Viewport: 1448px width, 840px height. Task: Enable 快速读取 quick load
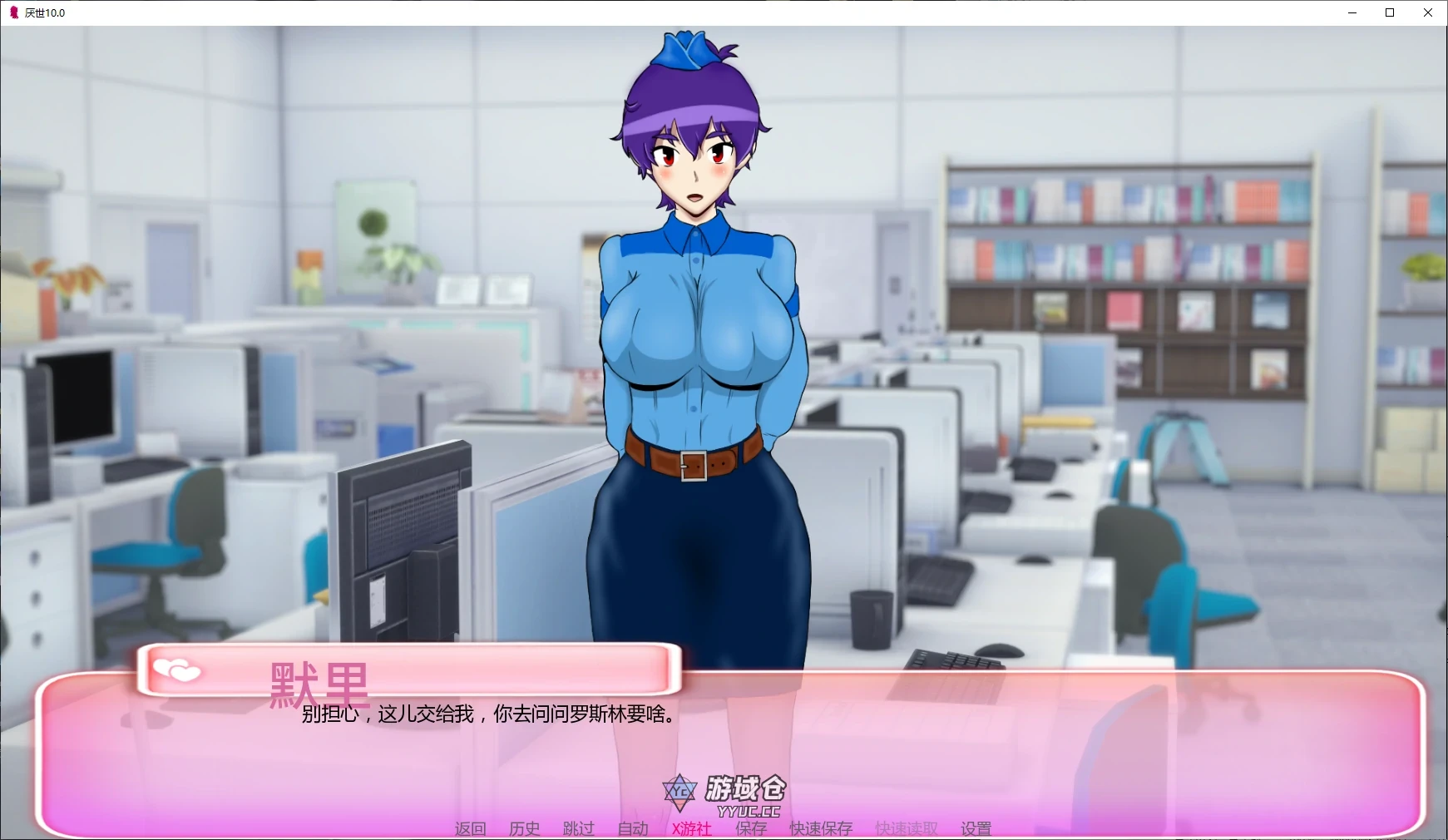coord(905,828)
